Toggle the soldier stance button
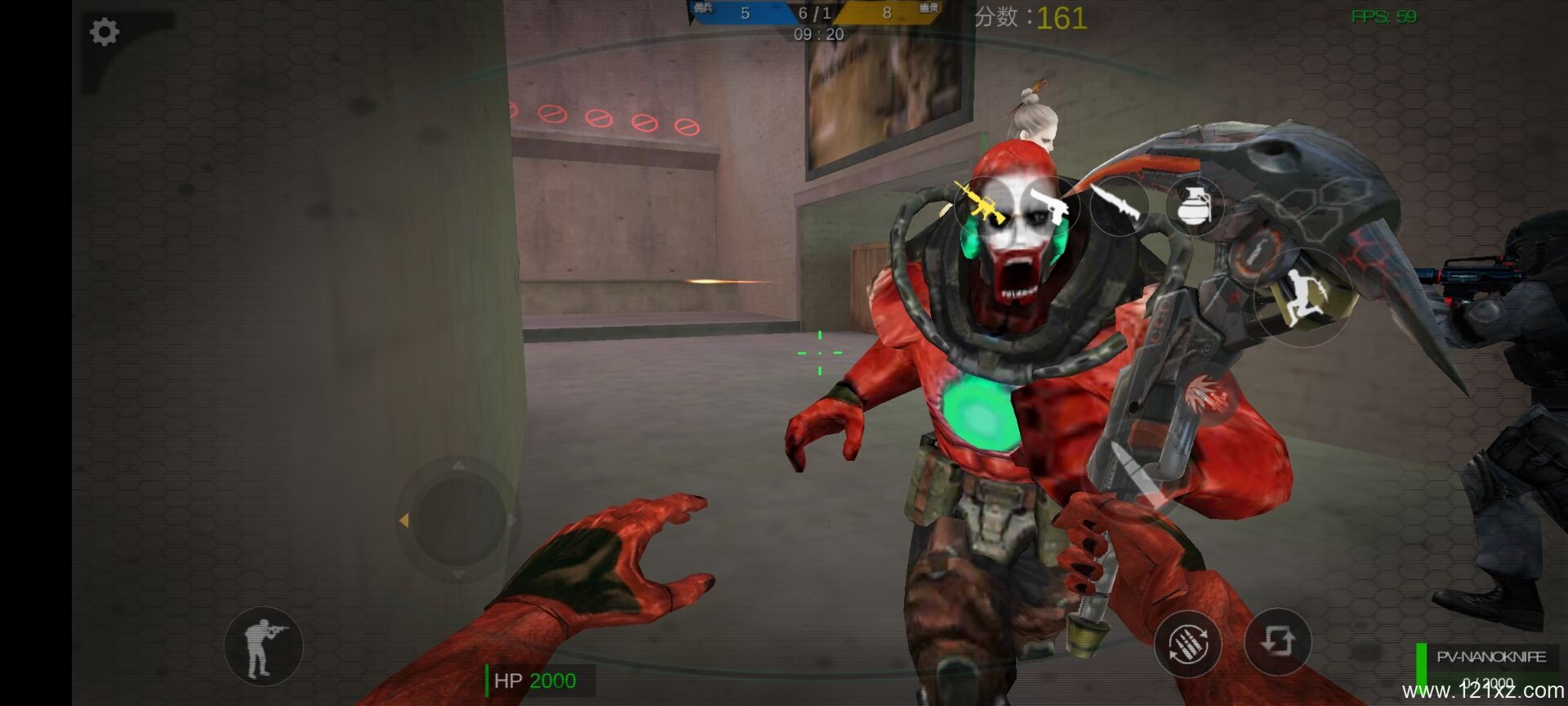The width and height of the screenshot is (1568, 706). click(x=263, y=646)
